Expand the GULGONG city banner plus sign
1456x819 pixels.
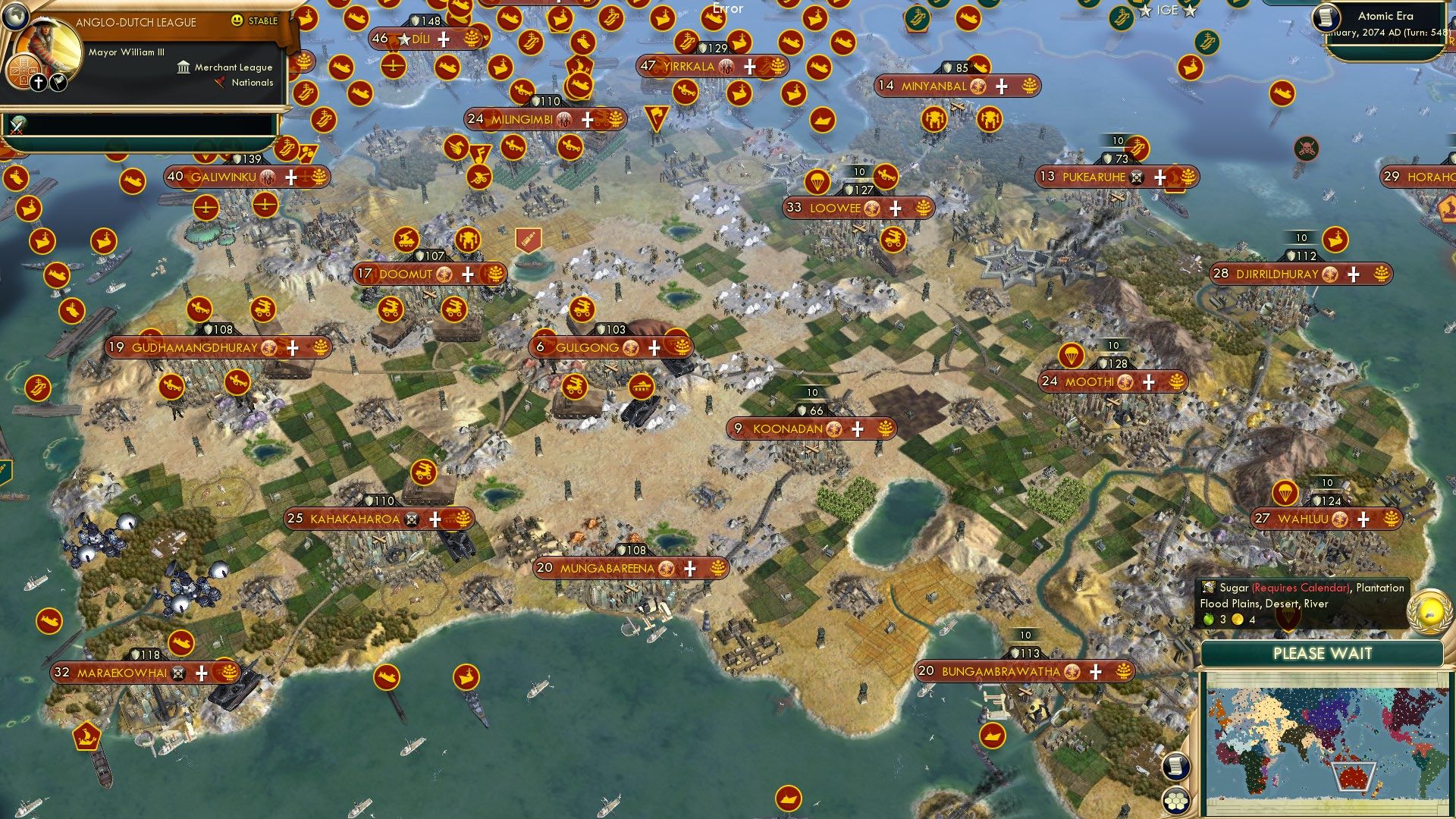[x=654, y=347]
